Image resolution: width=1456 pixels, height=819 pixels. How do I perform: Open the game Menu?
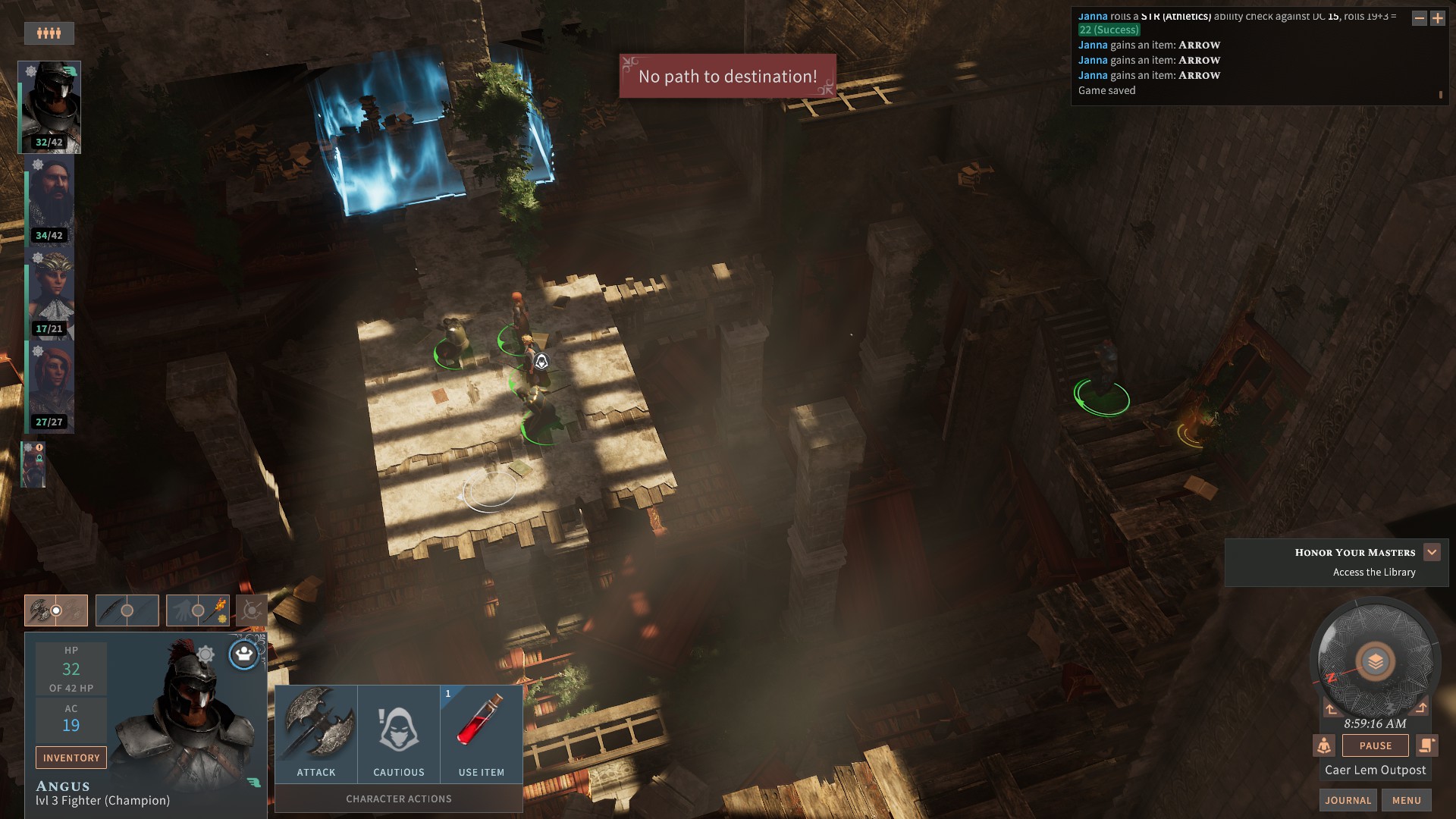tap(1406, 800)
